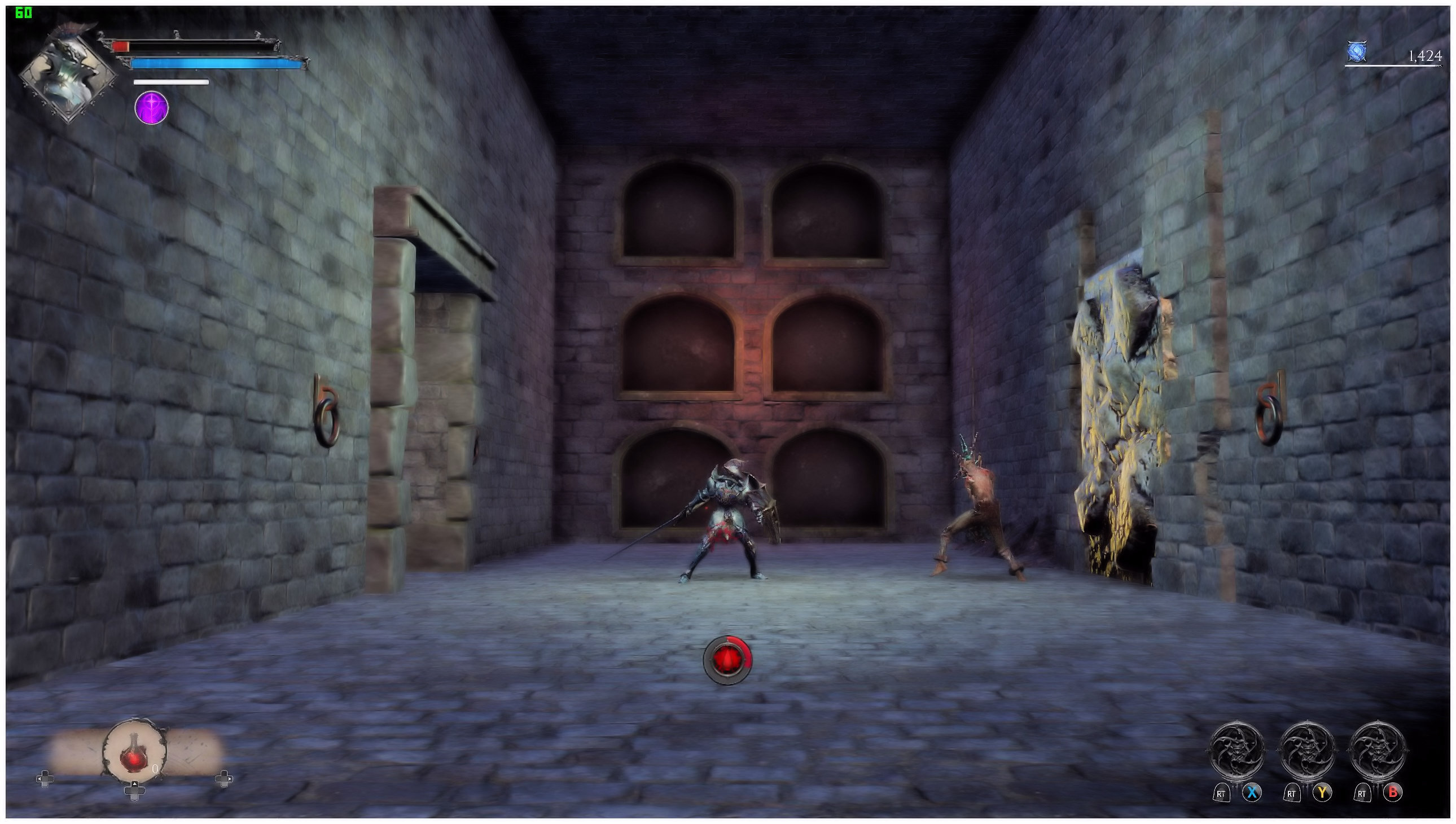Click the red circular cooldown icon
This screenshot has height=824, width=1456.
(727, 660)
